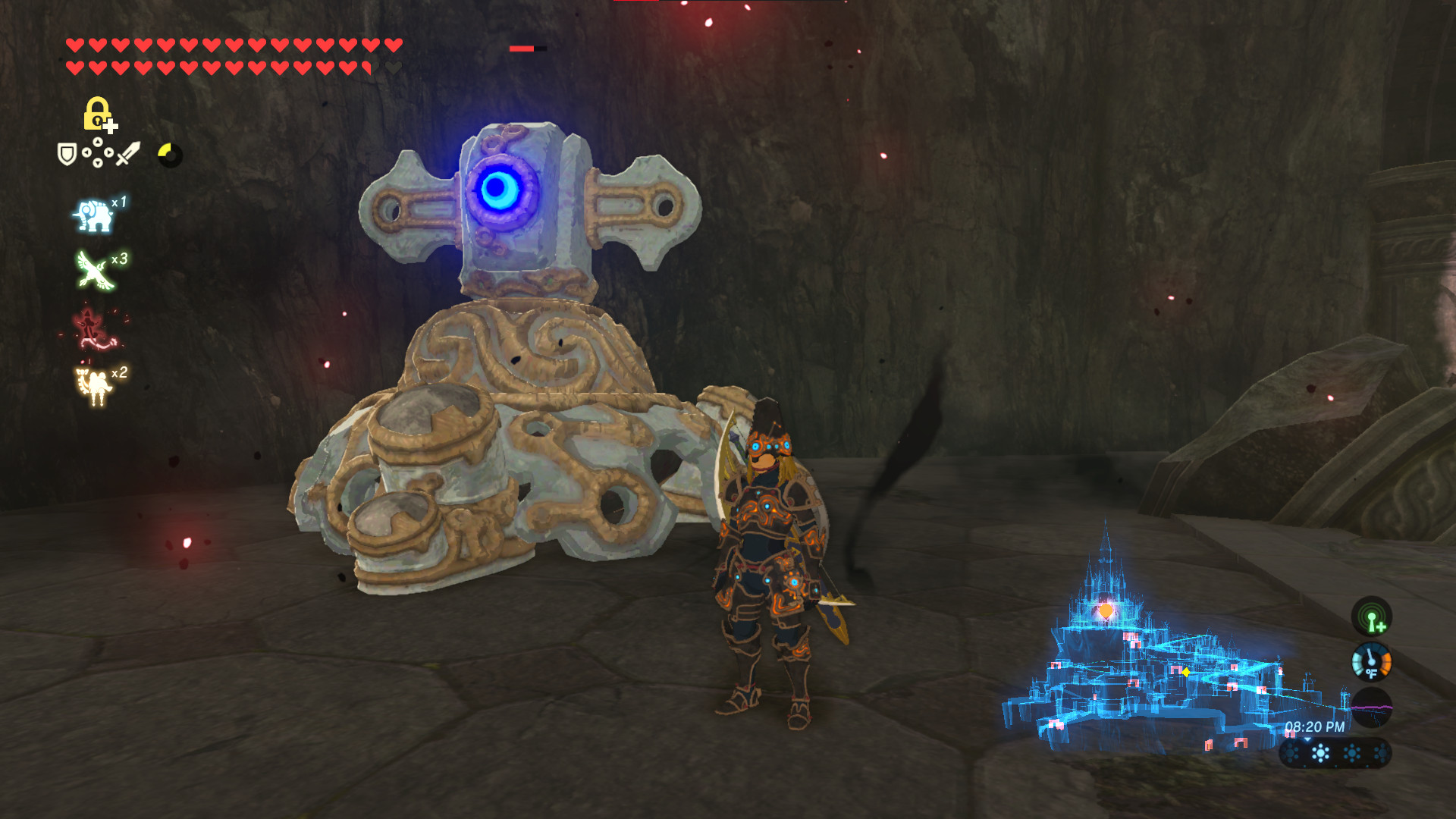Image resolution: width=1456 pixels, height=819 pixels.
Task: Click the purple noise meter circle
Action: (1372, 708)
